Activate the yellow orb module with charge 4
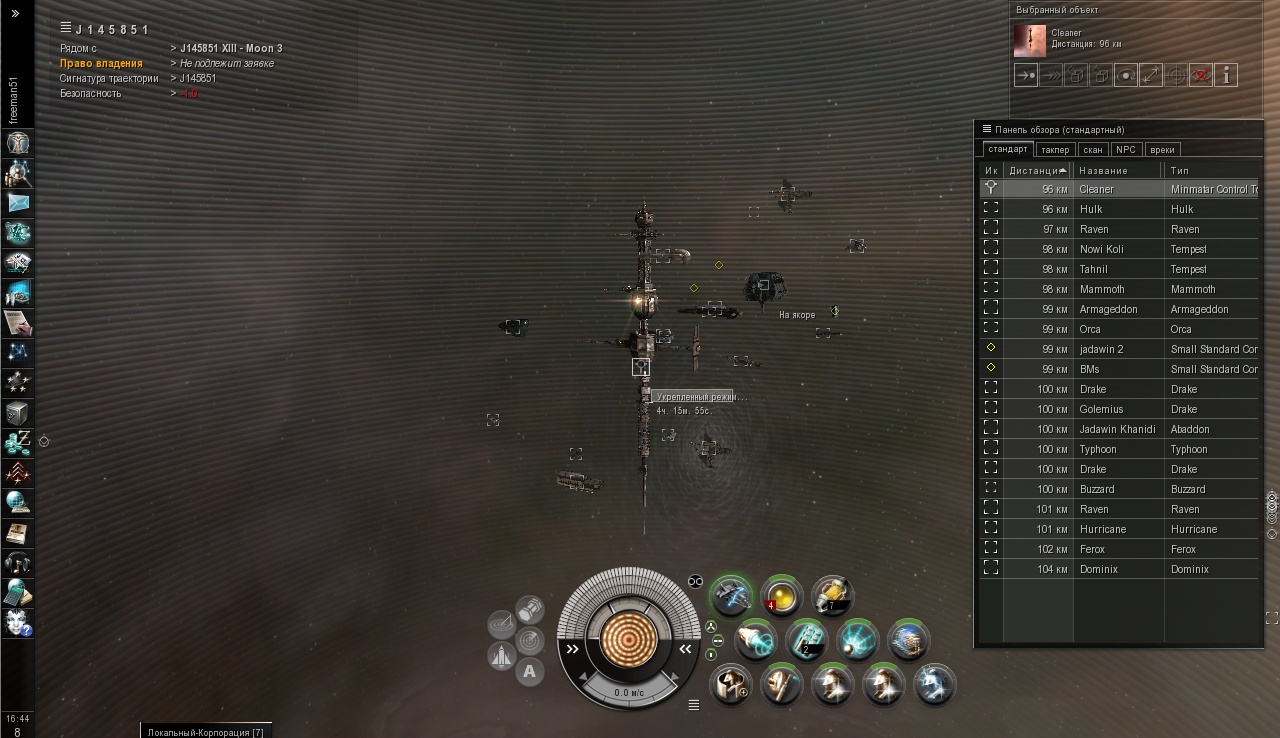 (x=781, y=594)
